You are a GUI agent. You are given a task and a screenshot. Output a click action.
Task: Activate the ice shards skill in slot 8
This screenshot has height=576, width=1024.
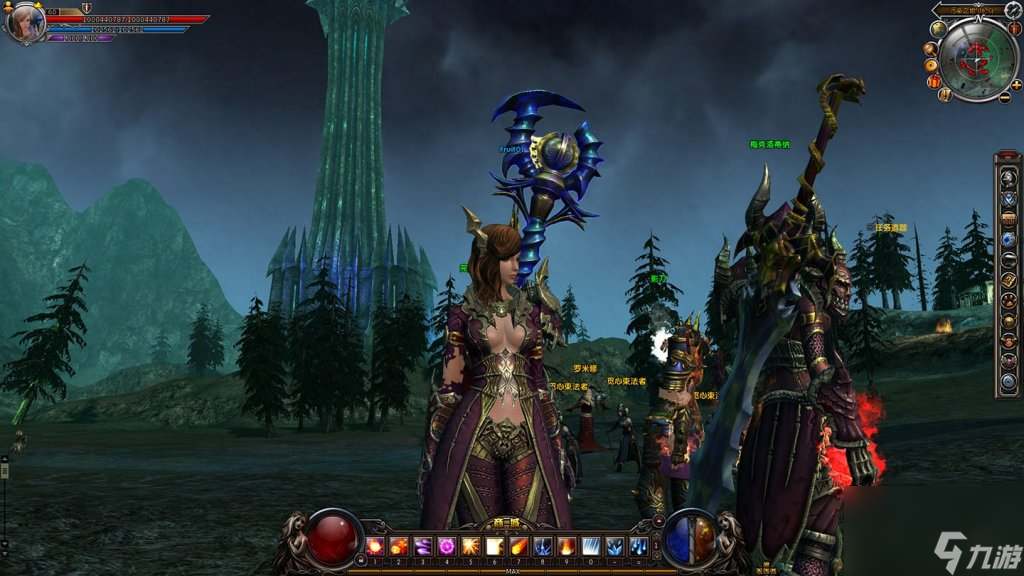(x=542, y=546)
